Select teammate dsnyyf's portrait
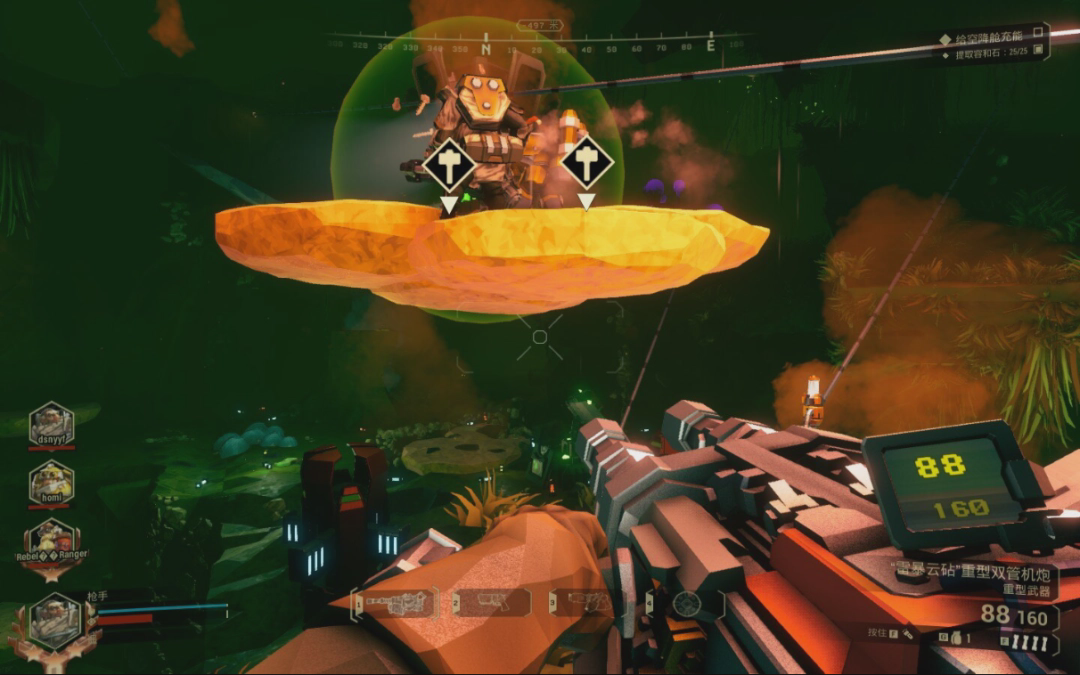The height and width of the screenshot is (675, 1080). coord(51,423)
